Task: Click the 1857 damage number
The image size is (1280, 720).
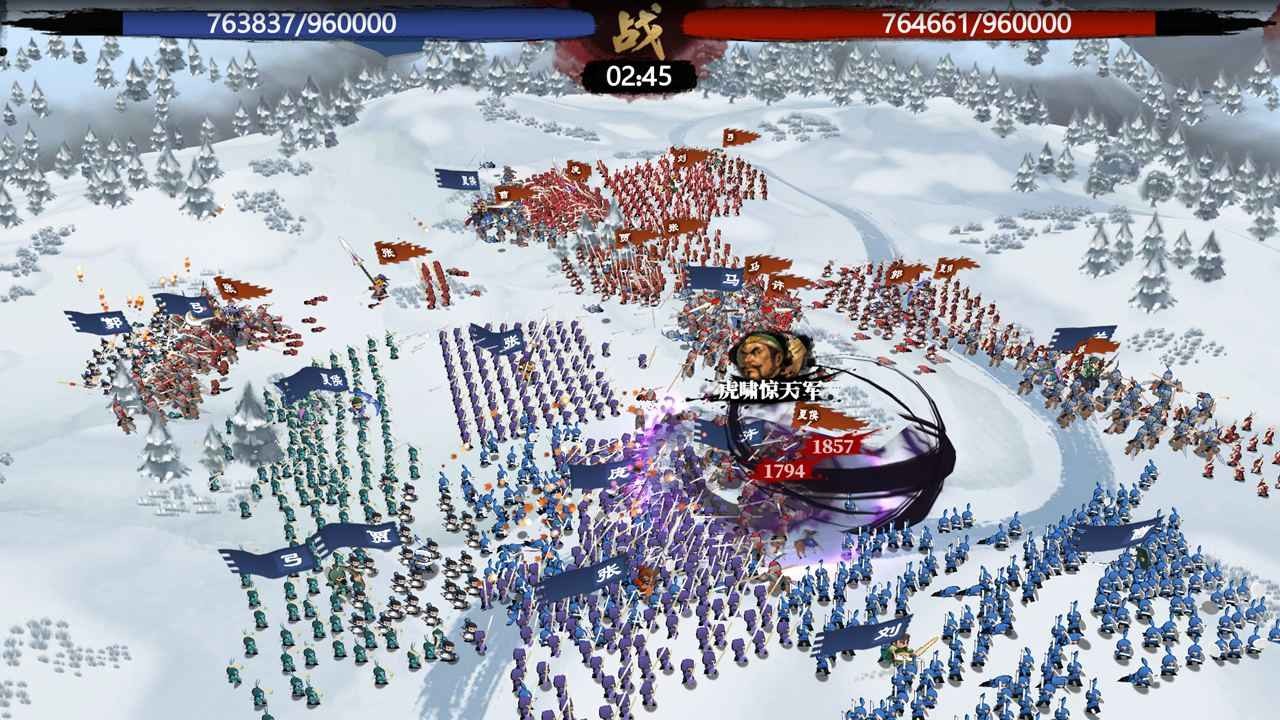Action: (x=834, y=447)
